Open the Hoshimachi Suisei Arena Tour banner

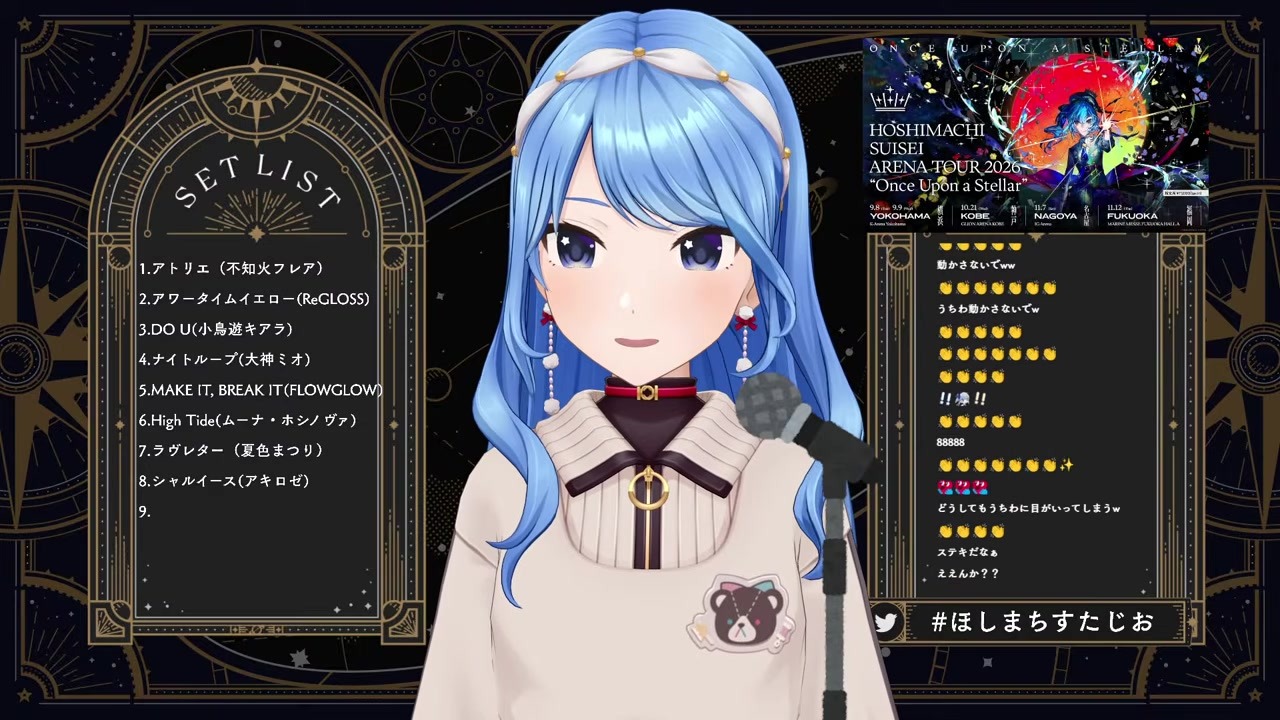pyautogui.click(x=1035, y=133)
